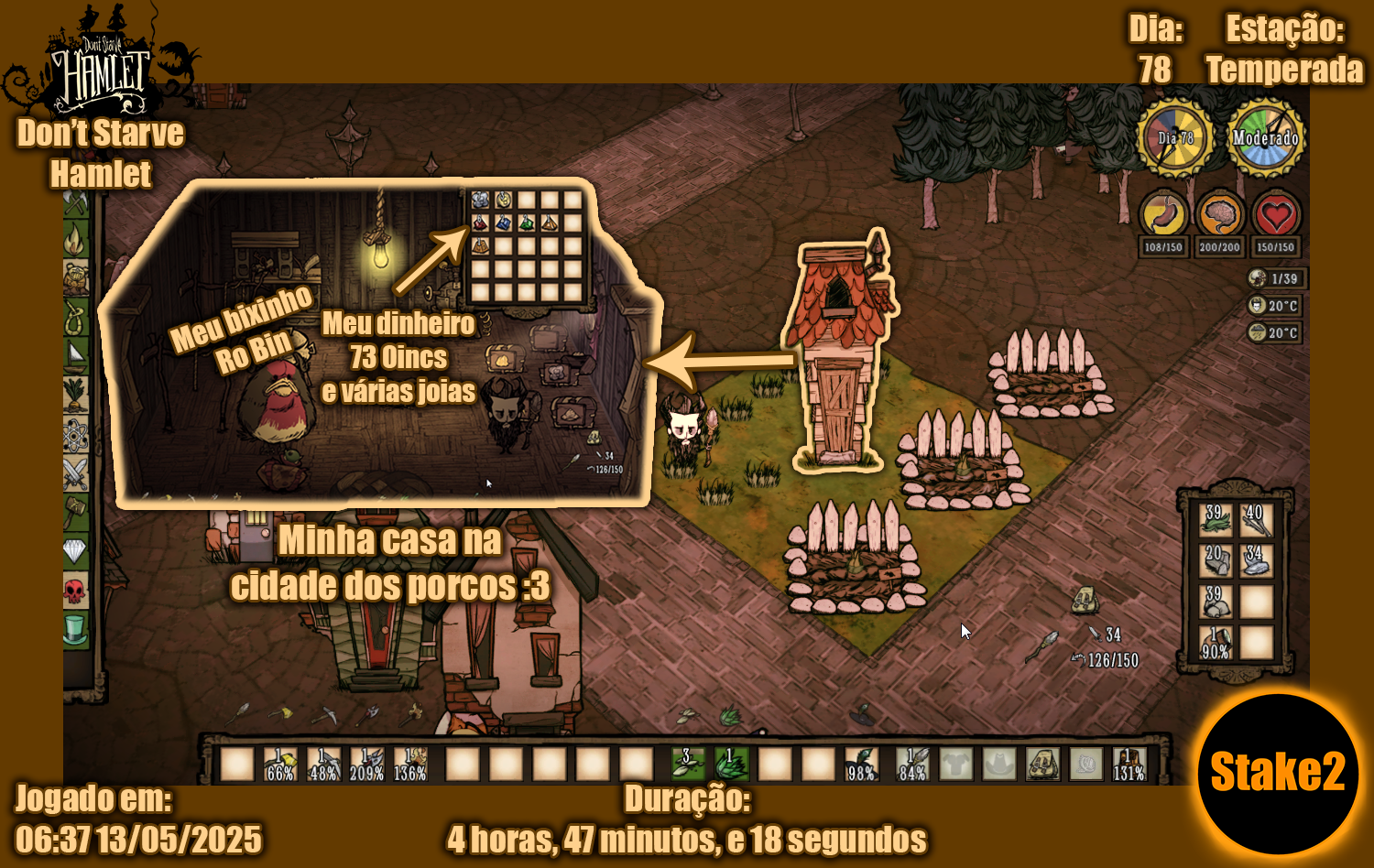Open the diamond Refine crafting tab
The image size is (1374, 868).
pyautogui.click(x=75, y=550)
